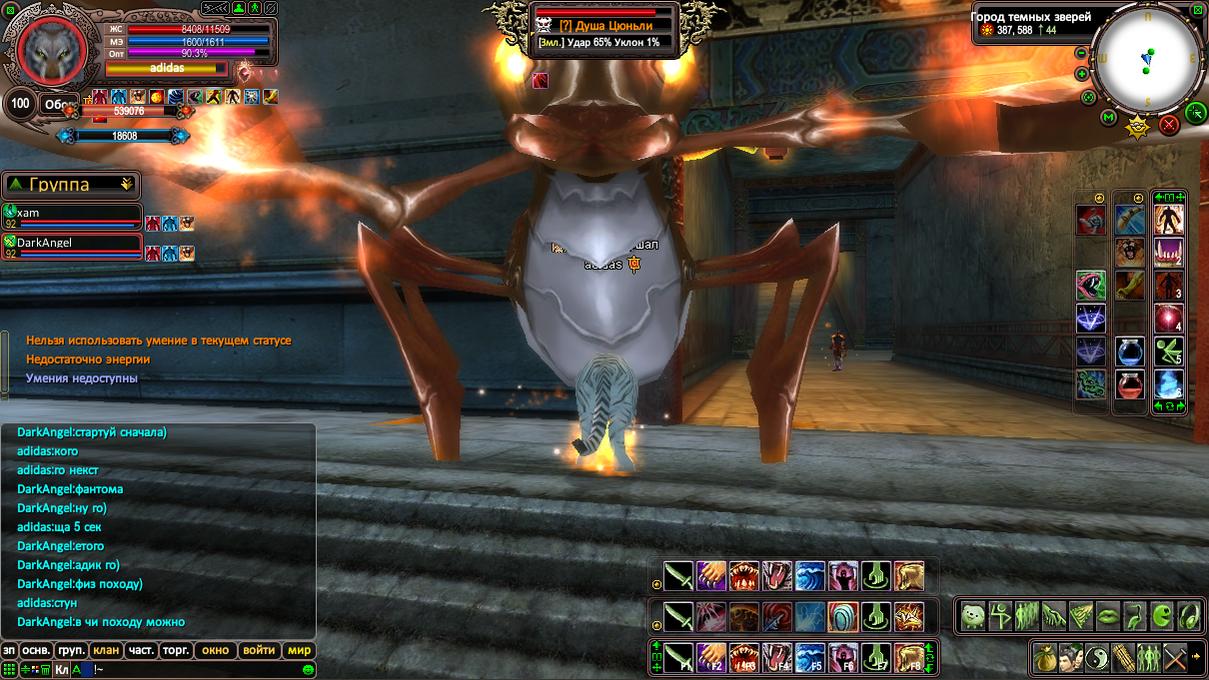Switch chat to the мир tab
The width and height of the screenshot is (1209, 680).
pyautogui.click(x=299, y=650)
